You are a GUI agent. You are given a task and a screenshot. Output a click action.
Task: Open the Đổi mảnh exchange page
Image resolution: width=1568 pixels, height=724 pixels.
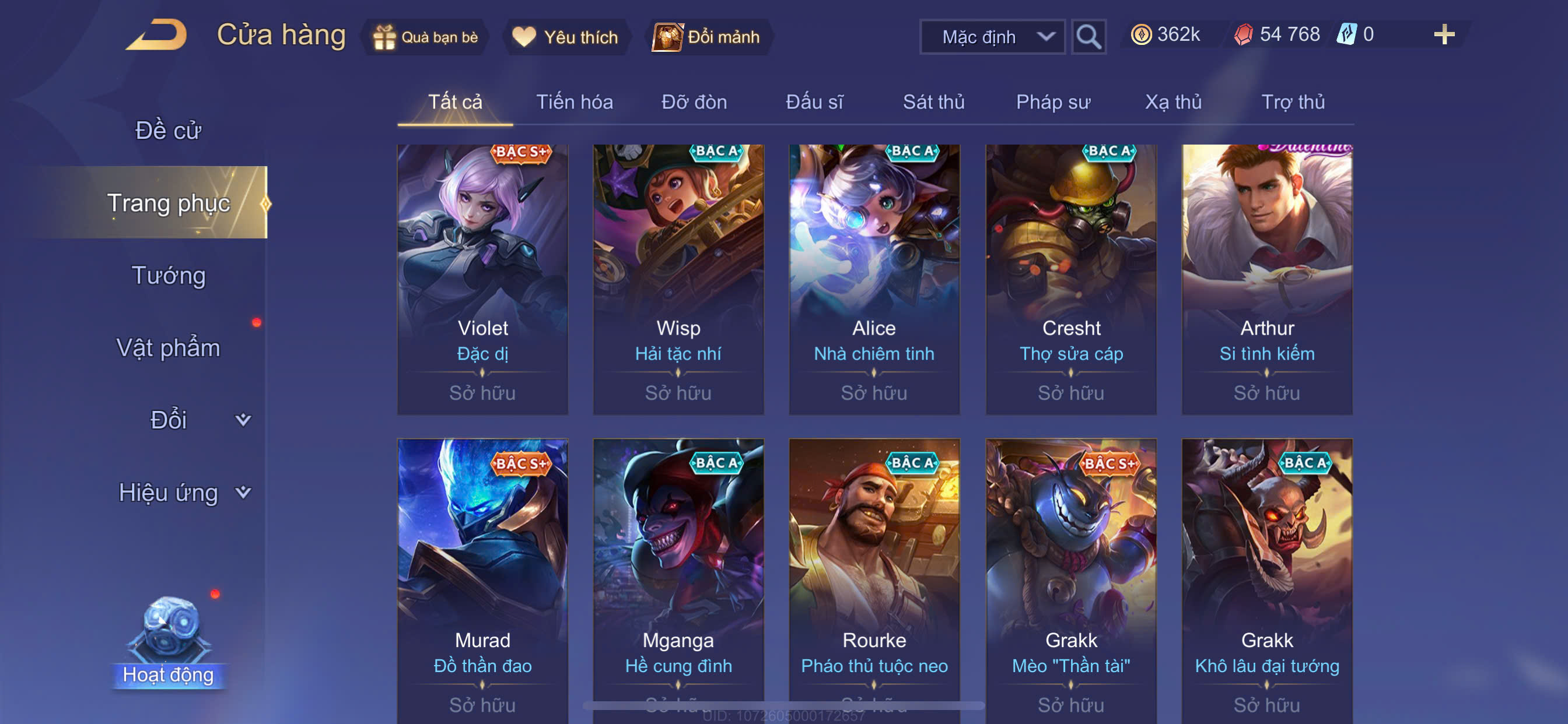708,37
